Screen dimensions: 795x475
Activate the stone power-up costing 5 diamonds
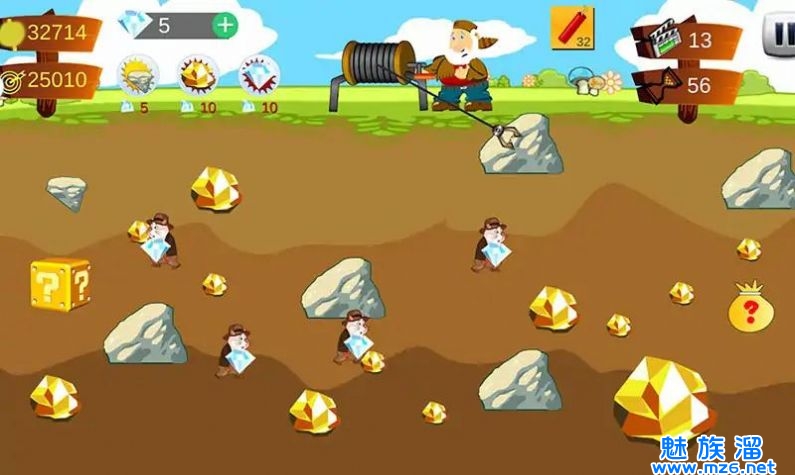point(138,74)
